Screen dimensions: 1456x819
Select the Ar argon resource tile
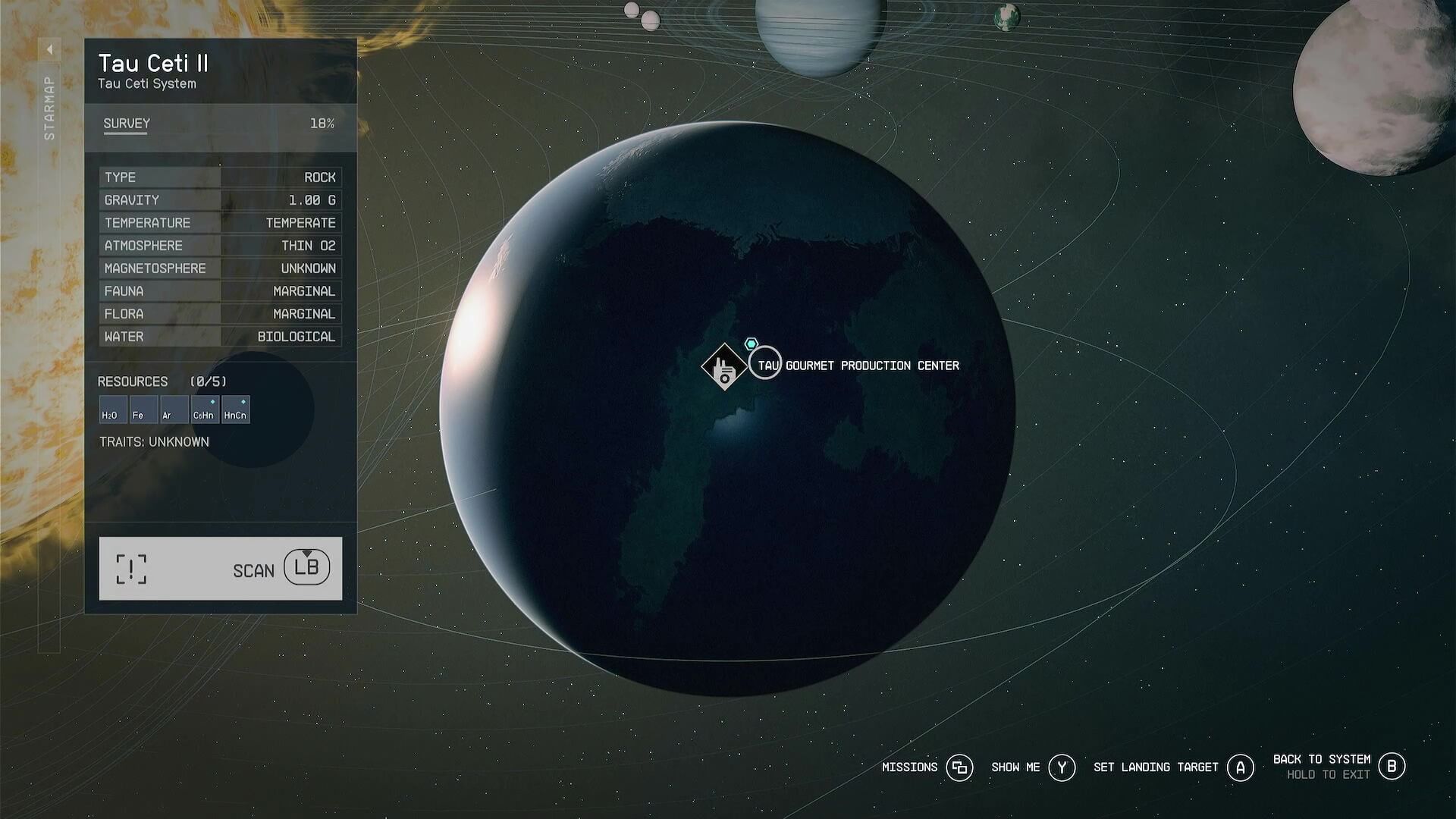[174, 409]
